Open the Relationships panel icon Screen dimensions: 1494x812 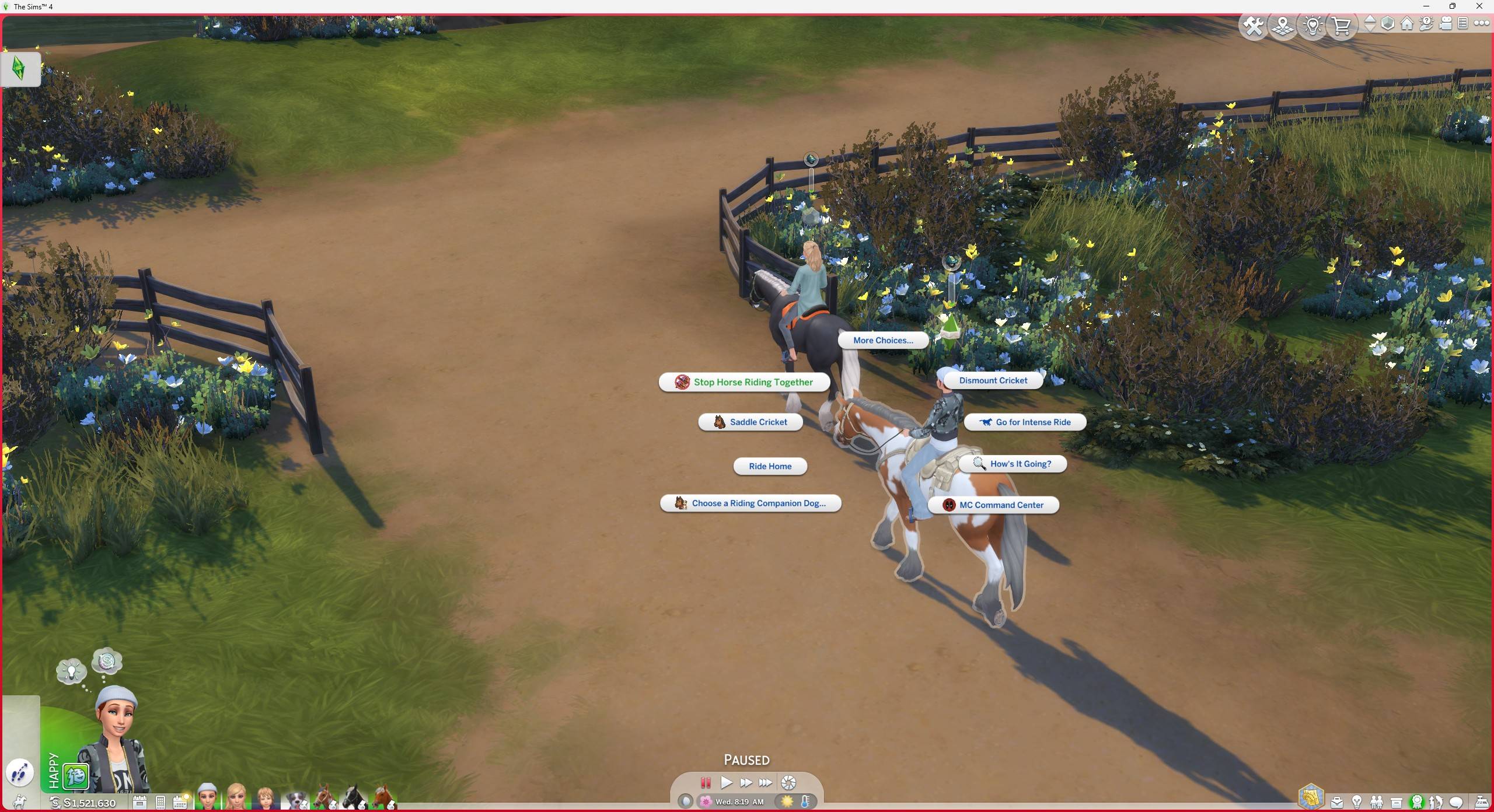pyautogui.click(x=1377, y=803)
